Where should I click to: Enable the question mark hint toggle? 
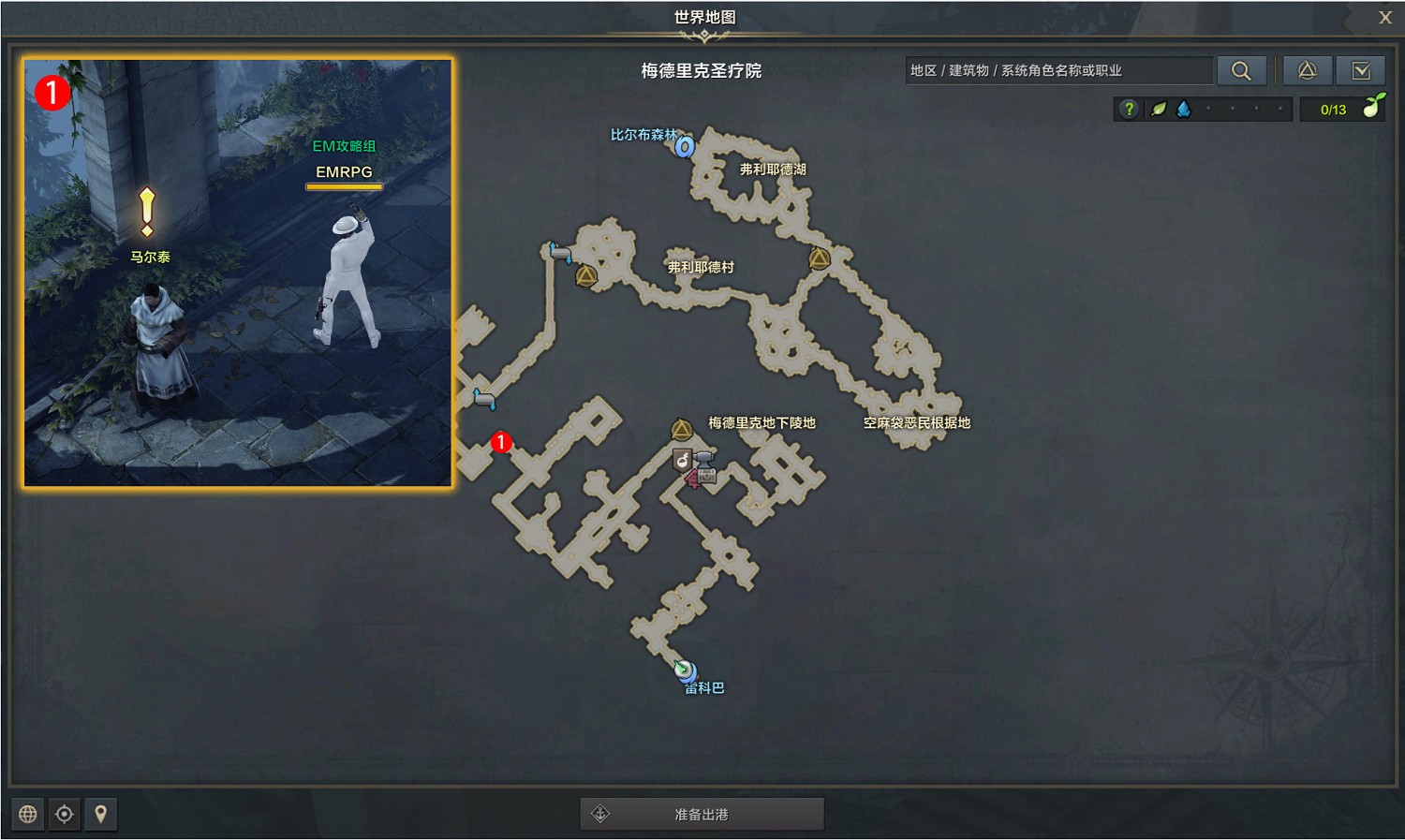pyautogui.click(x=1129, y=109)
